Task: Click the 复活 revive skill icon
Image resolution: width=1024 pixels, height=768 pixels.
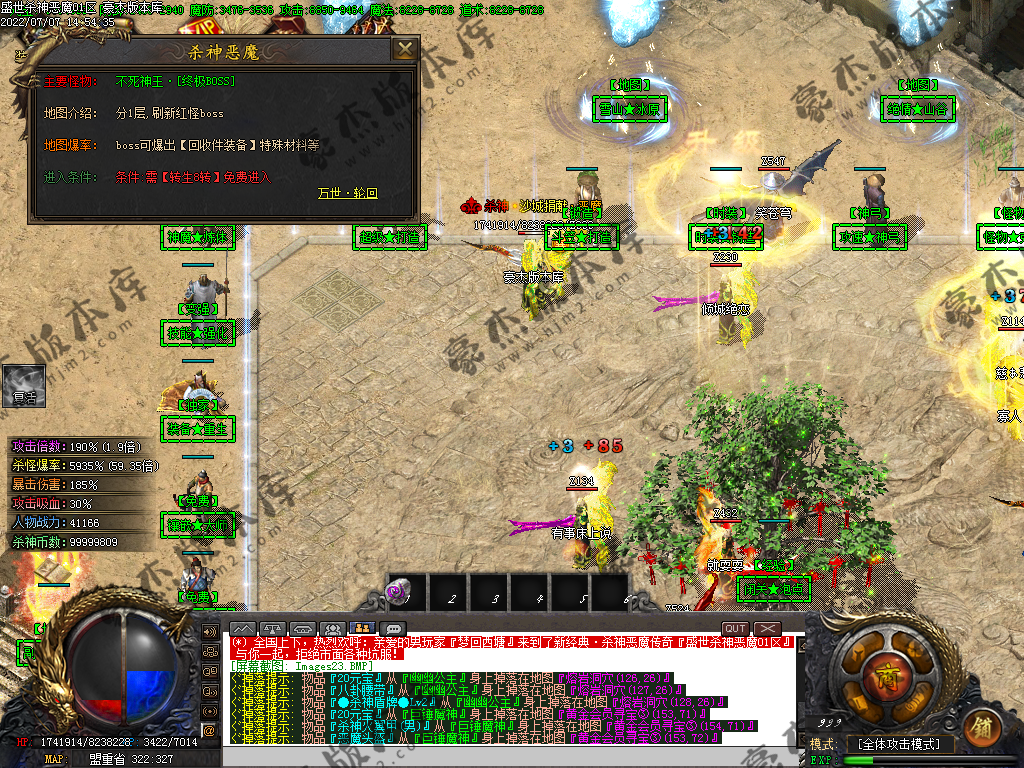Action: tap(24, 382)
